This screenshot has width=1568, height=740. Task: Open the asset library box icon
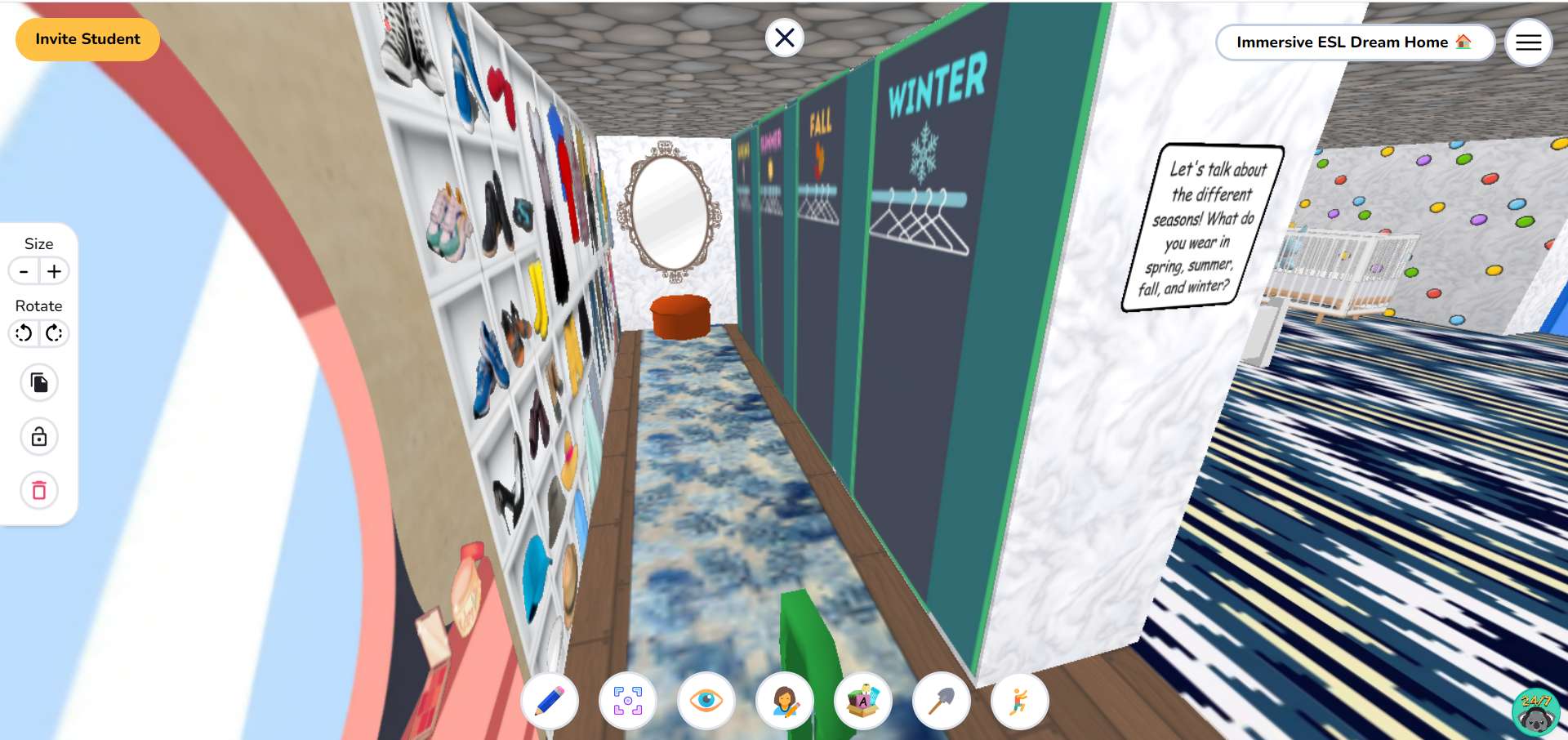point(862,701)
